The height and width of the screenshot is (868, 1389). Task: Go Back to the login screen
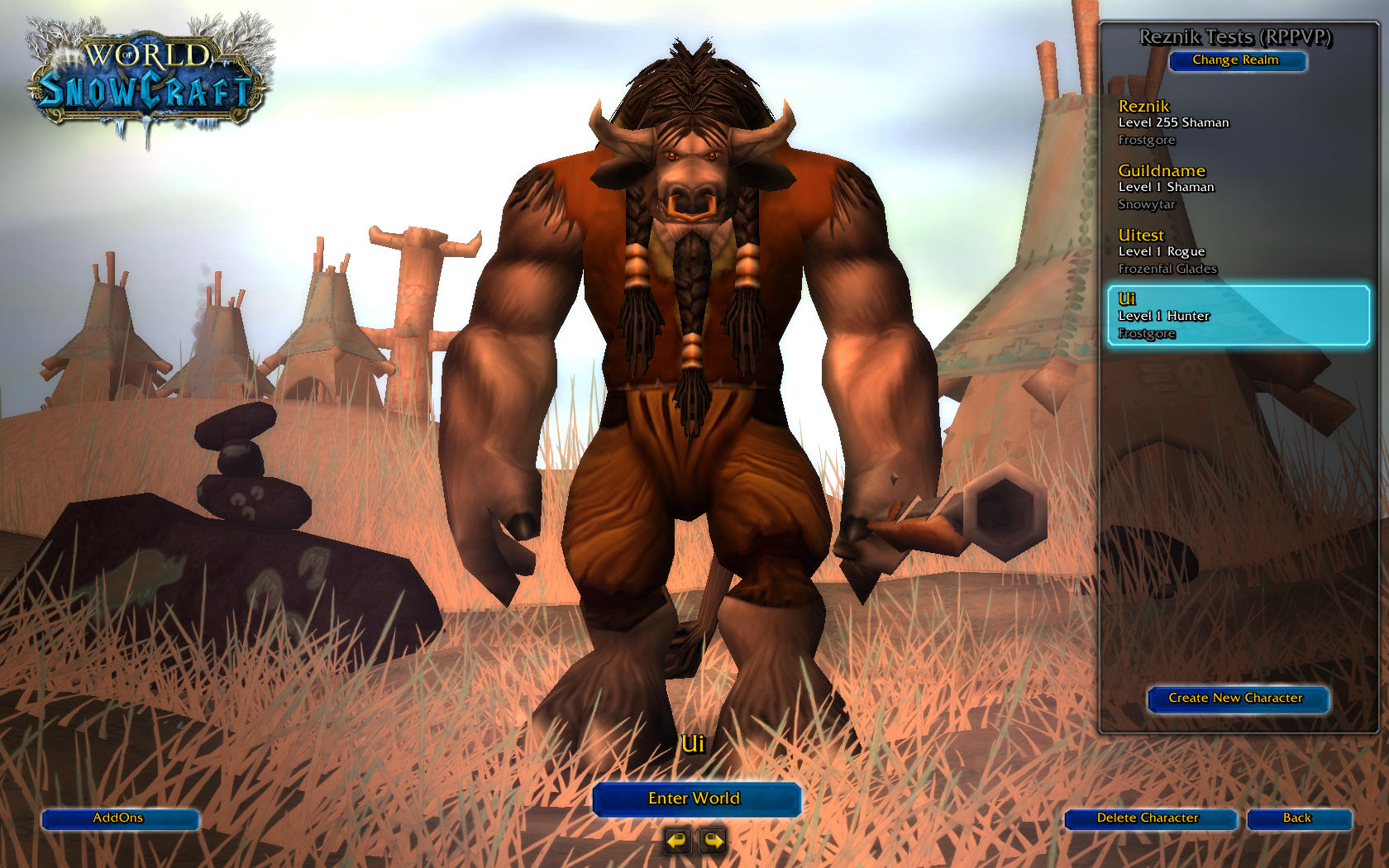(x=1298, y=818)
